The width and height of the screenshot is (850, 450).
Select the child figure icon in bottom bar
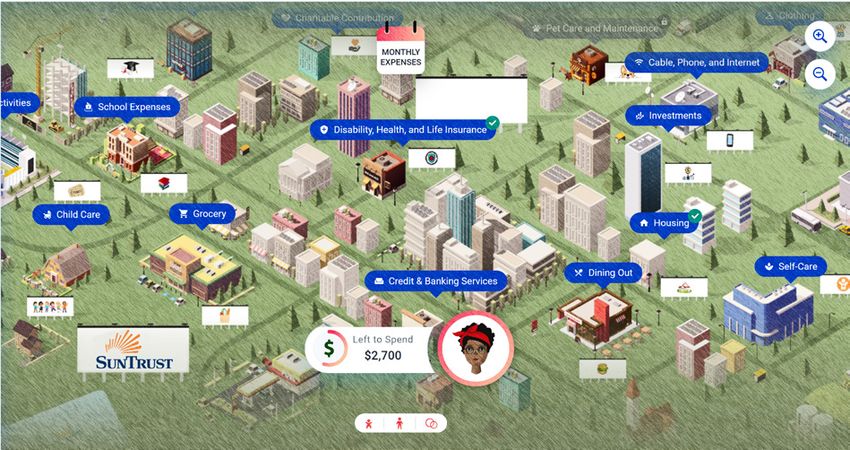pos(370,423)
